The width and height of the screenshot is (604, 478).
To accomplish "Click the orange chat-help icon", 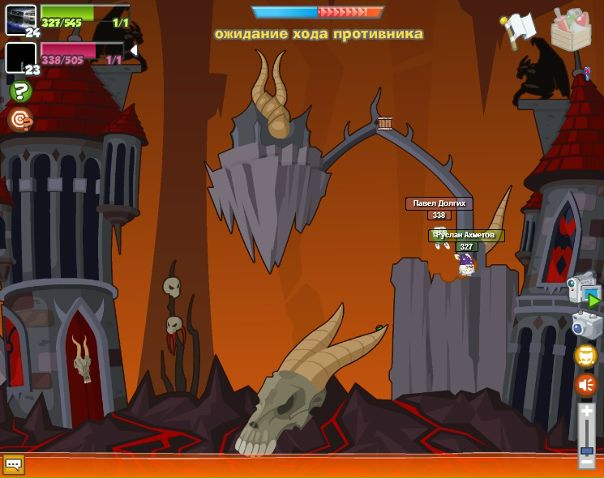I will click(x=19, y=119).
